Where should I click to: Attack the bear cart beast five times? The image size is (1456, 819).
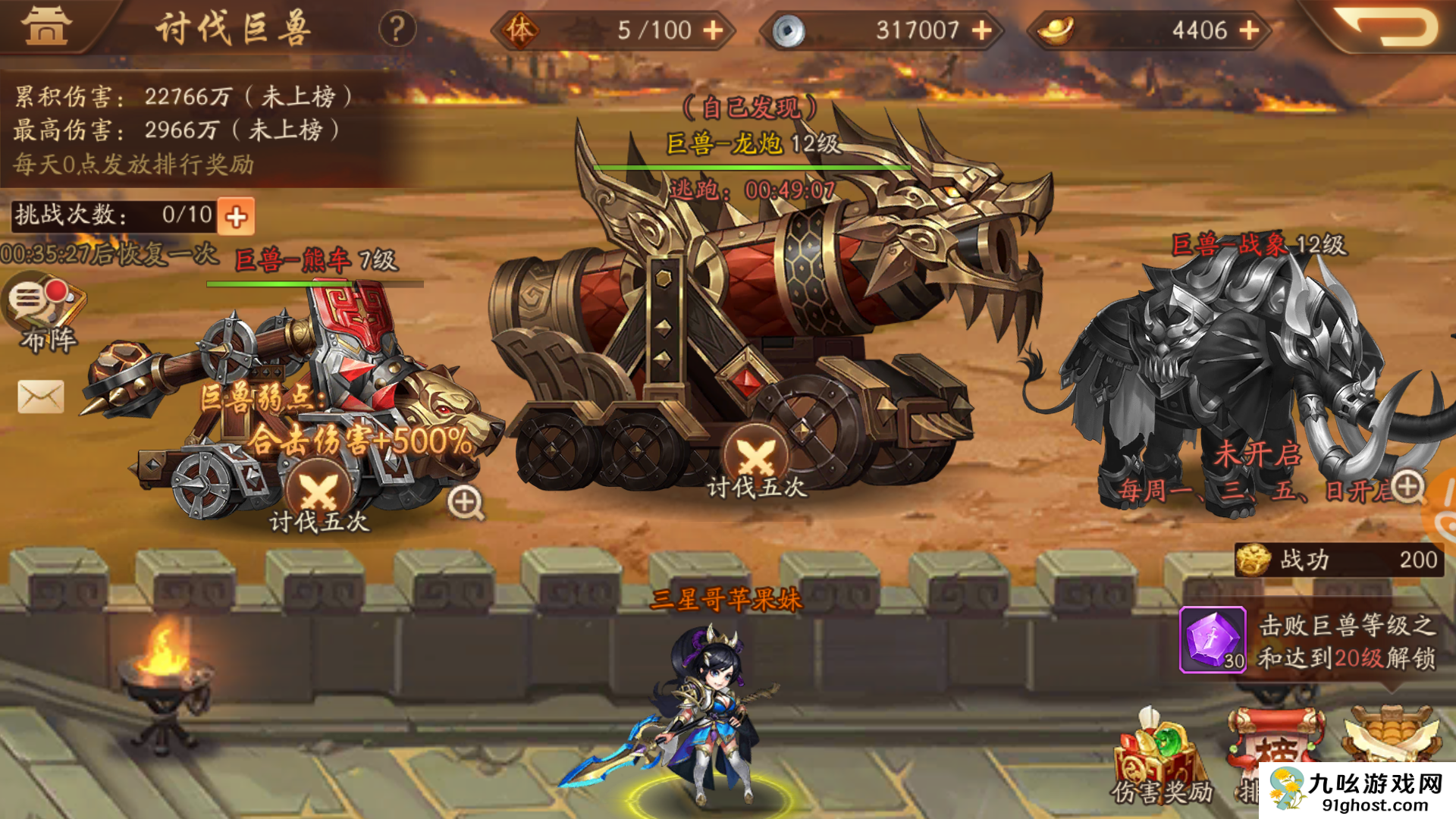click(x=318, y=497)
